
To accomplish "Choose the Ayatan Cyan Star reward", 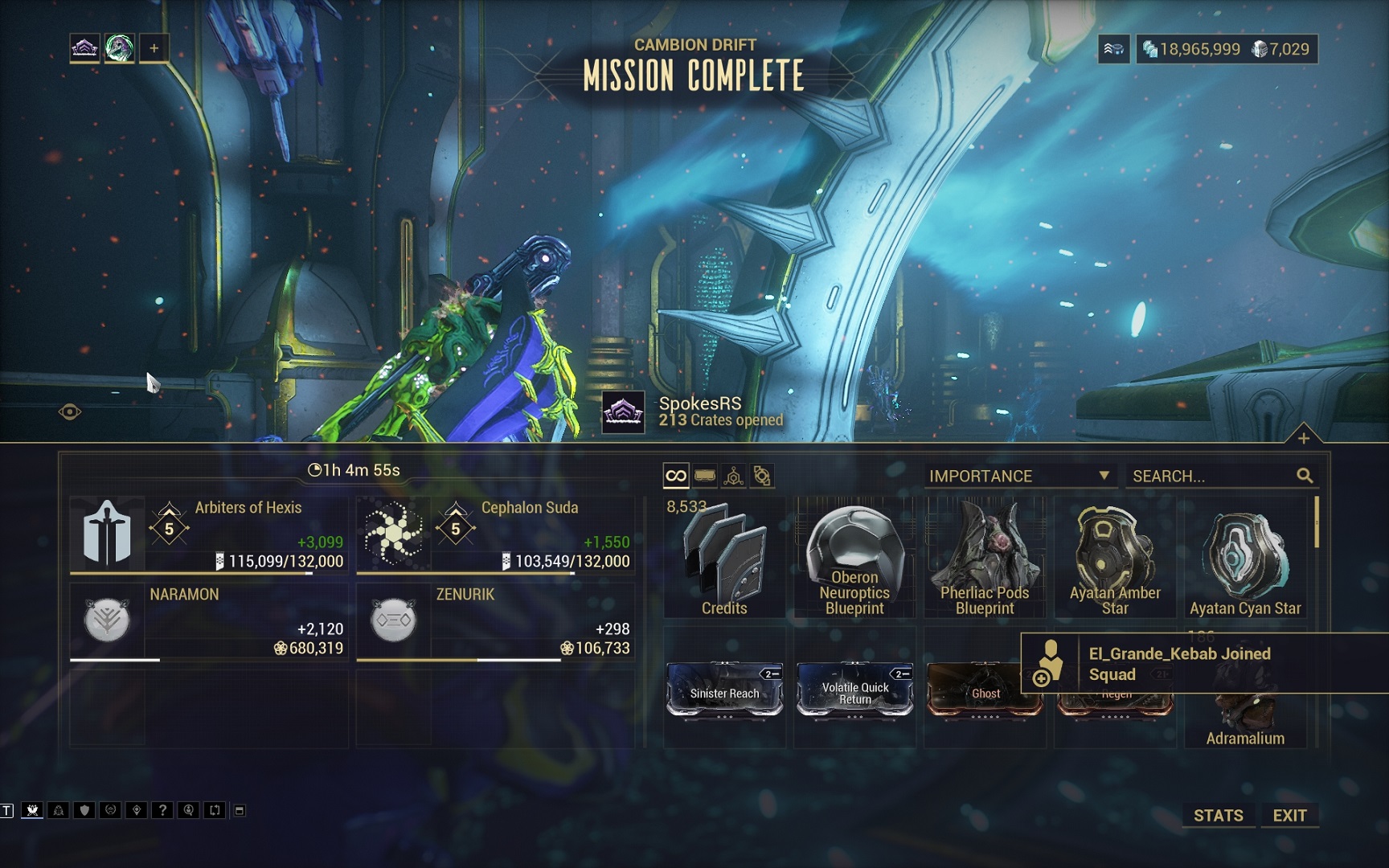I will click(x=1245, y=558).
